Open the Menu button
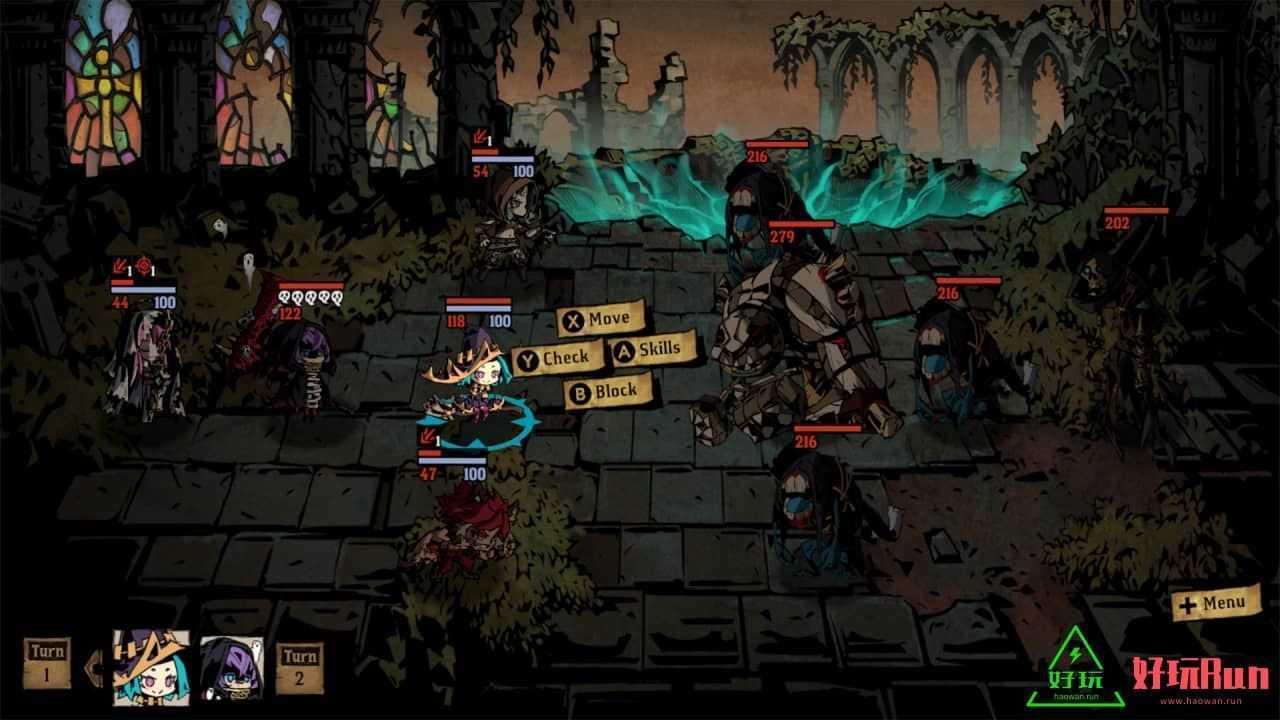Image resolution: width=1280 pixels, height=720 pixels. coord(1215,603)
